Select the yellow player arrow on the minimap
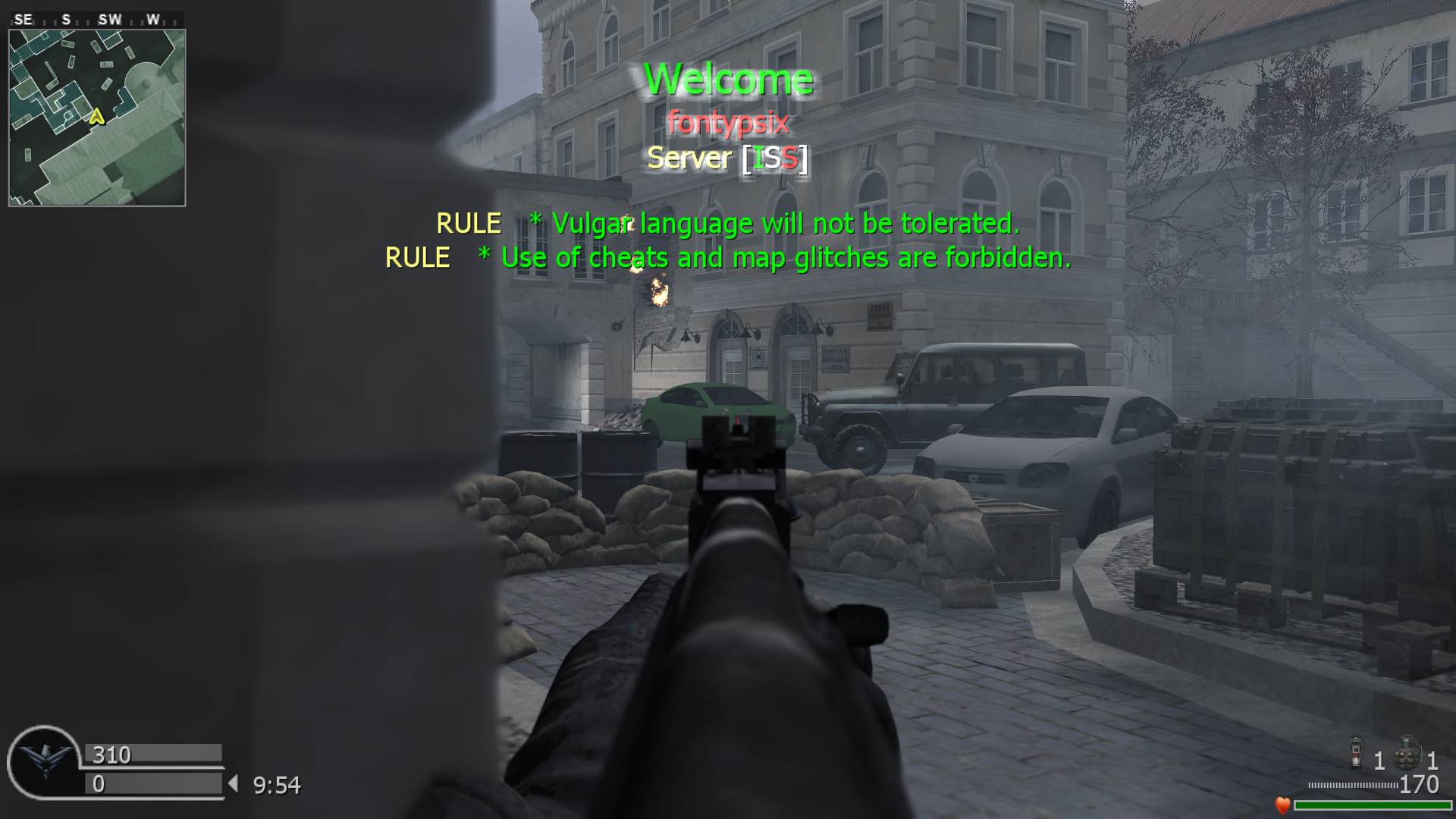 tap(96, 117)
